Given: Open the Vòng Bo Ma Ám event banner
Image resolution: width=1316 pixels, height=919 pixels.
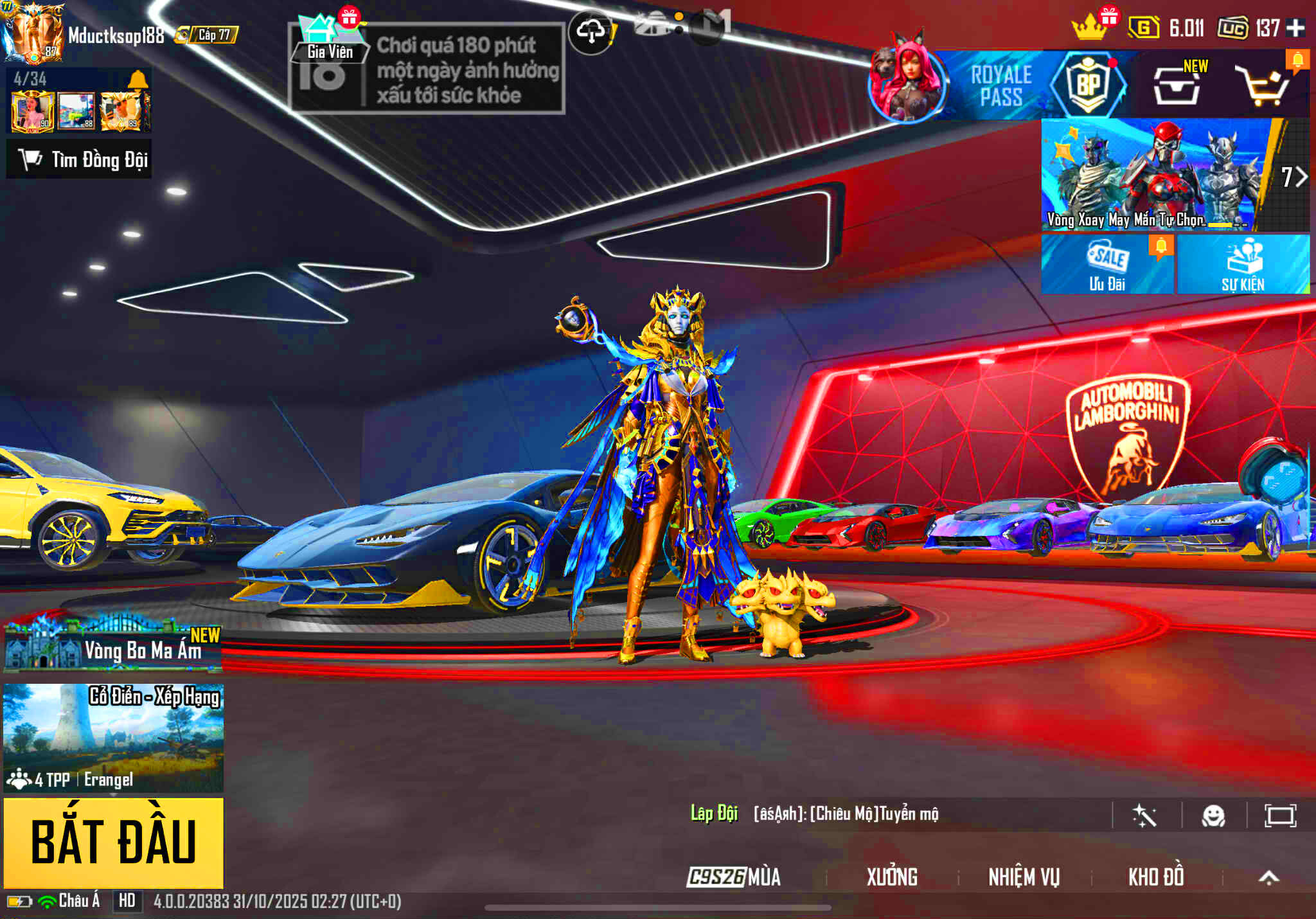Looking at the screenshot, I should pos(113,646).
